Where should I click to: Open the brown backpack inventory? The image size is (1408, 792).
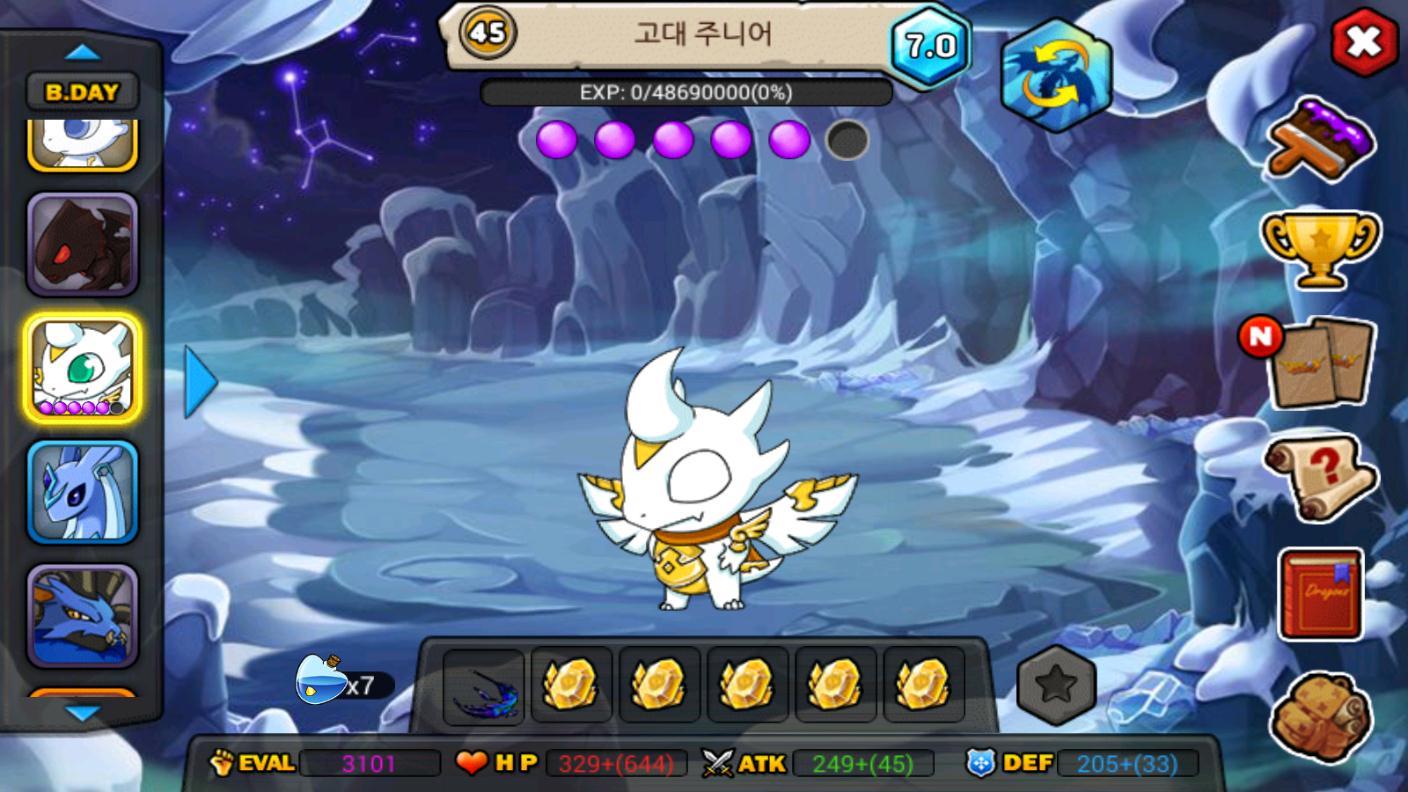[x=1320, y=716]
